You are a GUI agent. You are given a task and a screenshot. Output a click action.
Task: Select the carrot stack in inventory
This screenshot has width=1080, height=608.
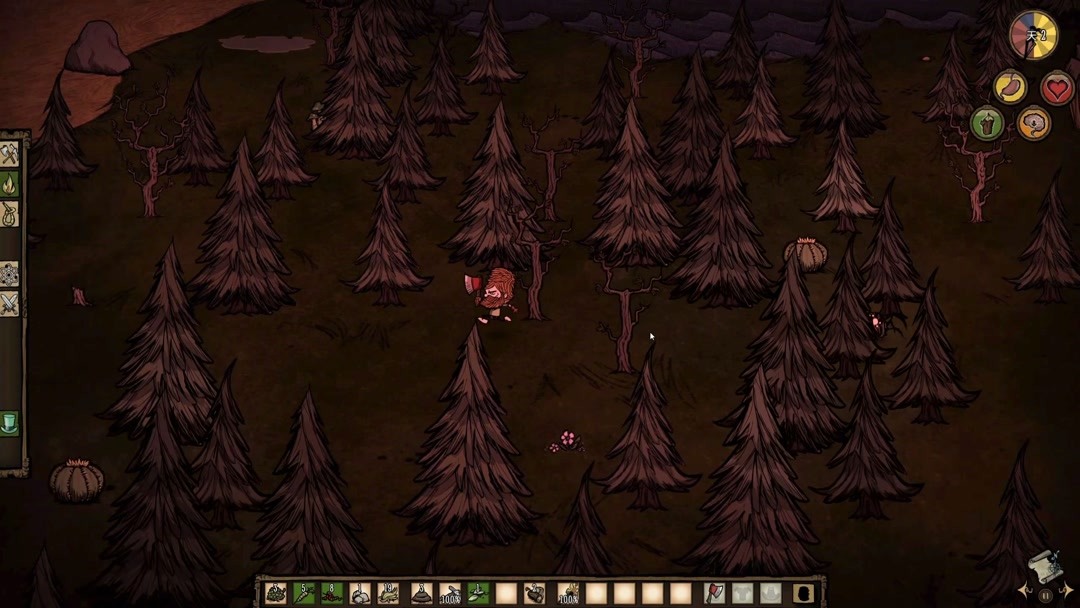pos(304,593)
